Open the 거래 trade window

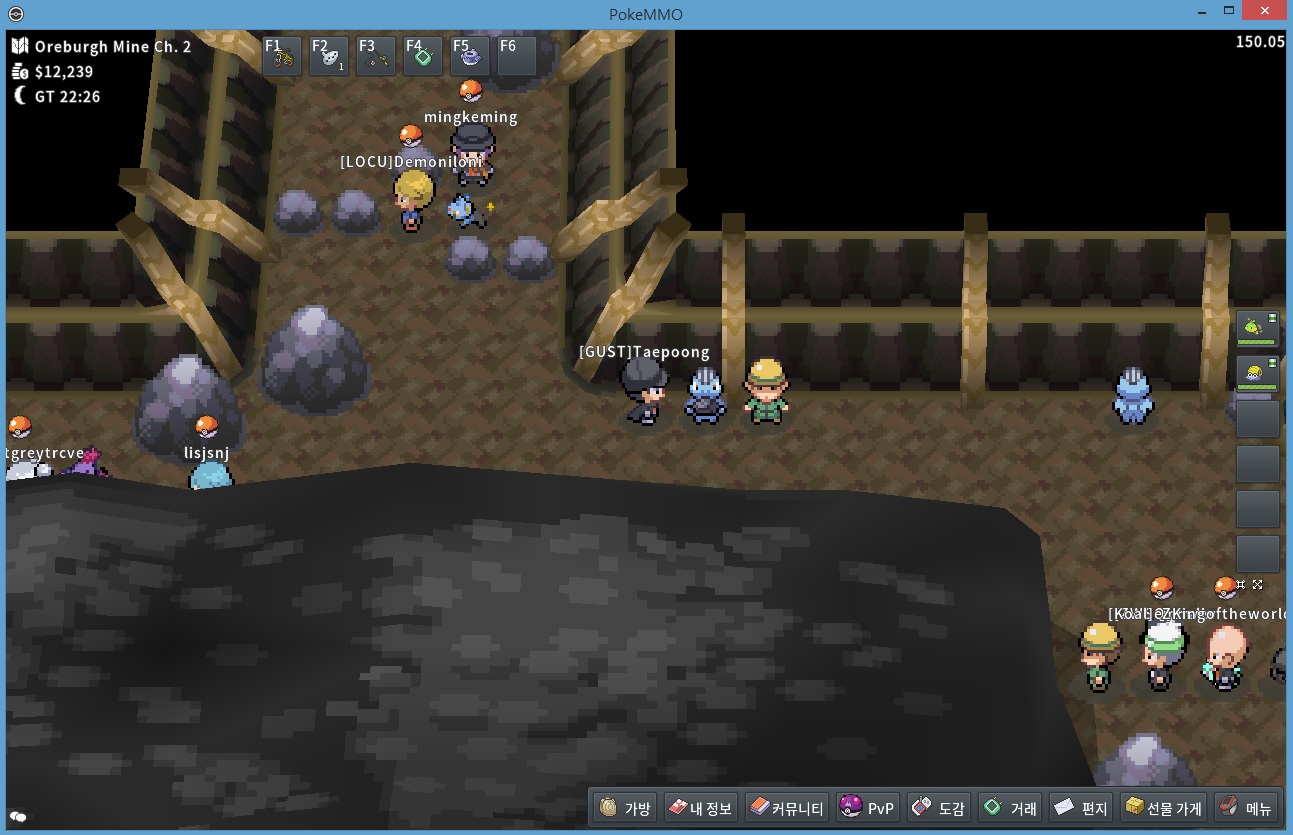1010,808
